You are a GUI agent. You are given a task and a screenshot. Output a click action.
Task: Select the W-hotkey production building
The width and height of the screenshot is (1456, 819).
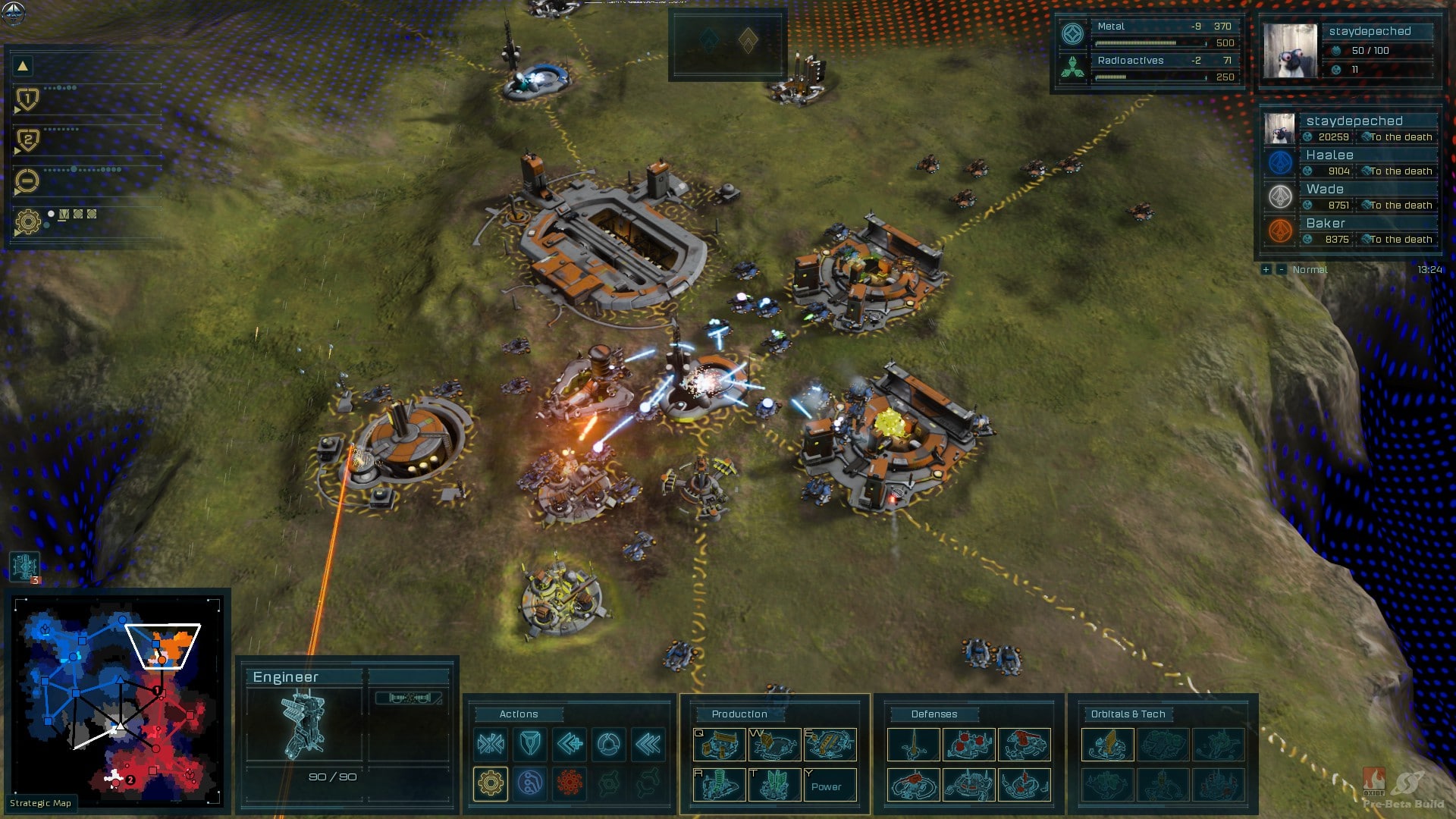[774, 745]
